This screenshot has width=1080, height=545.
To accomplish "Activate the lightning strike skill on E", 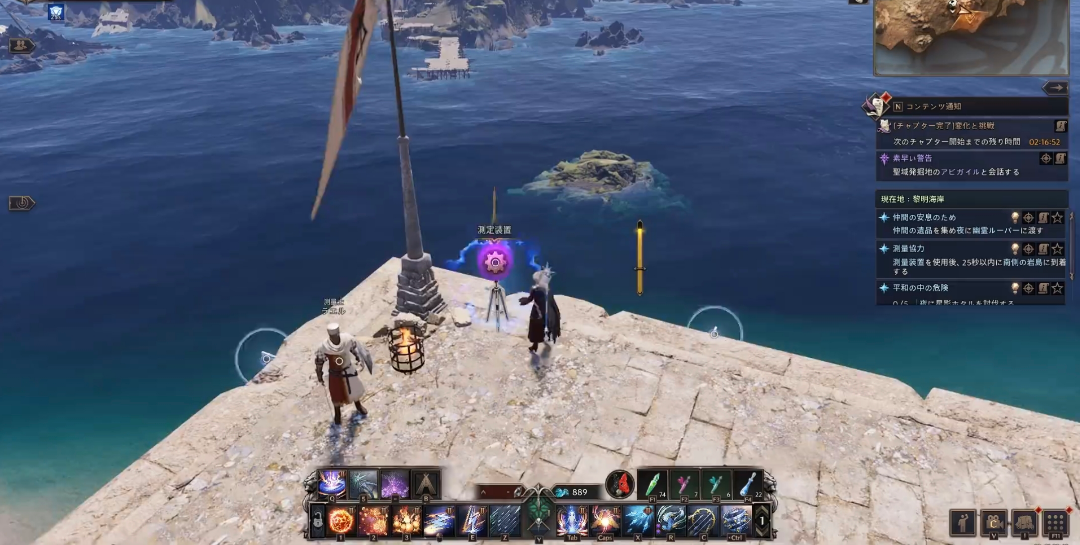I will coord(472,520).
